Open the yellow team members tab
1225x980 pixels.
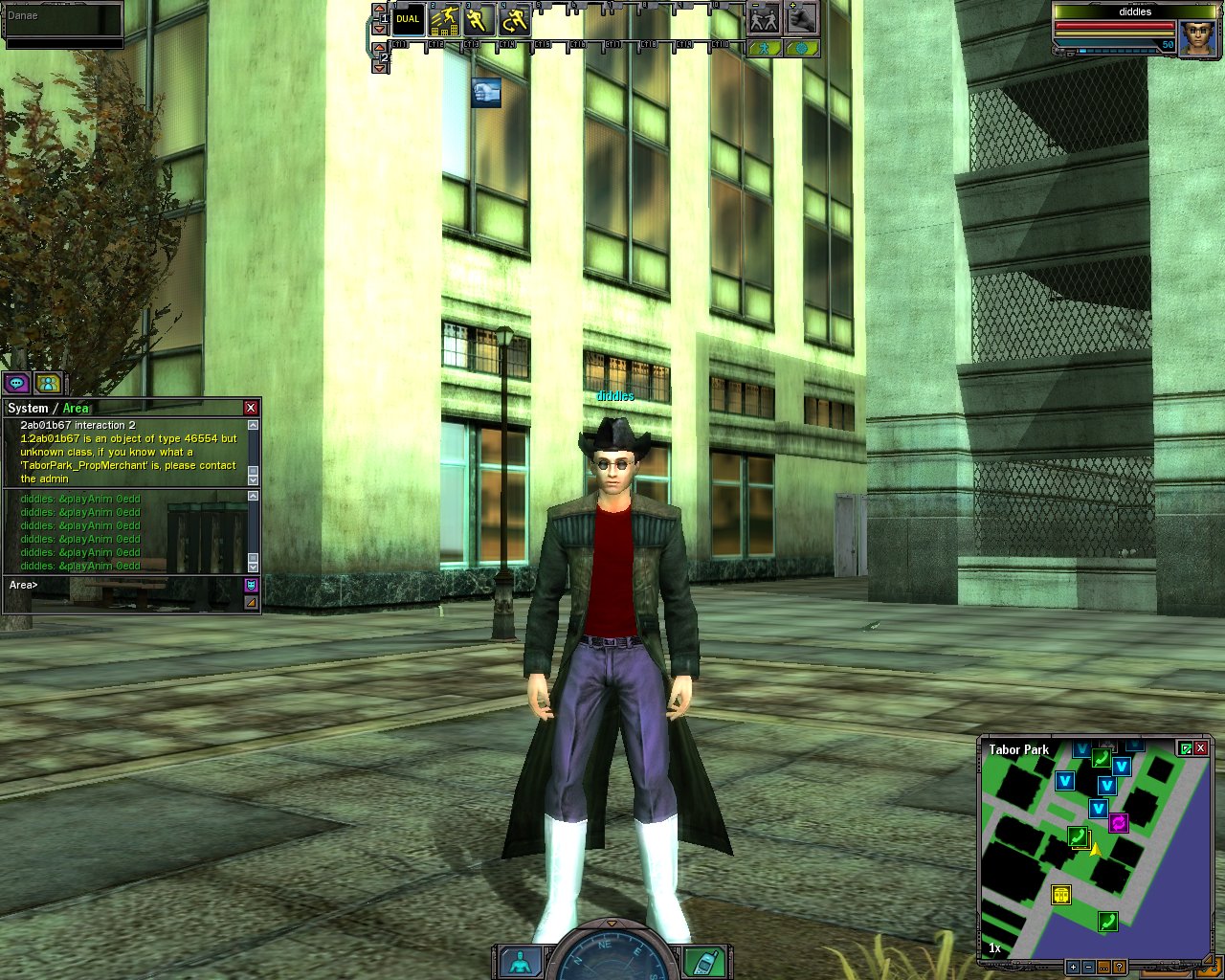pyautogui.click(x=47, y=384)
